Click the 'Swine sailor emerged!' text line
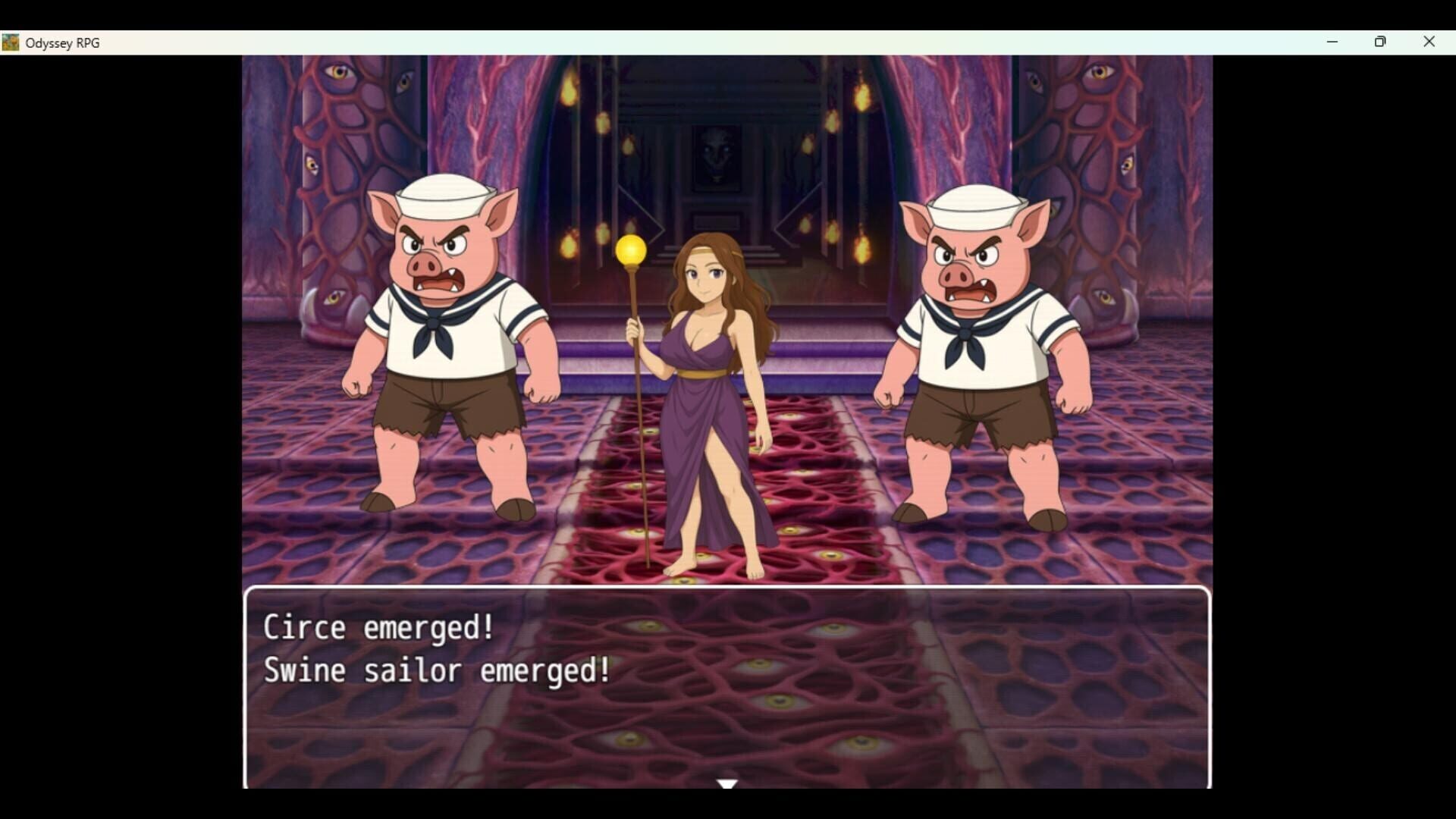 [x=436, y=670]
